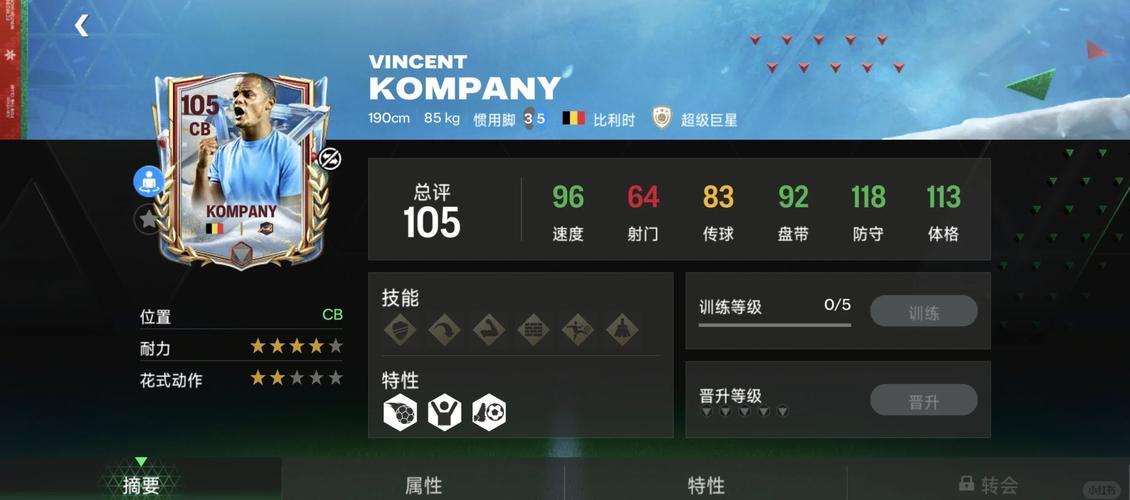Open the locked 转会 transfer tab
The width and height of the screenshot is (1130, 500).
point(988,485)
